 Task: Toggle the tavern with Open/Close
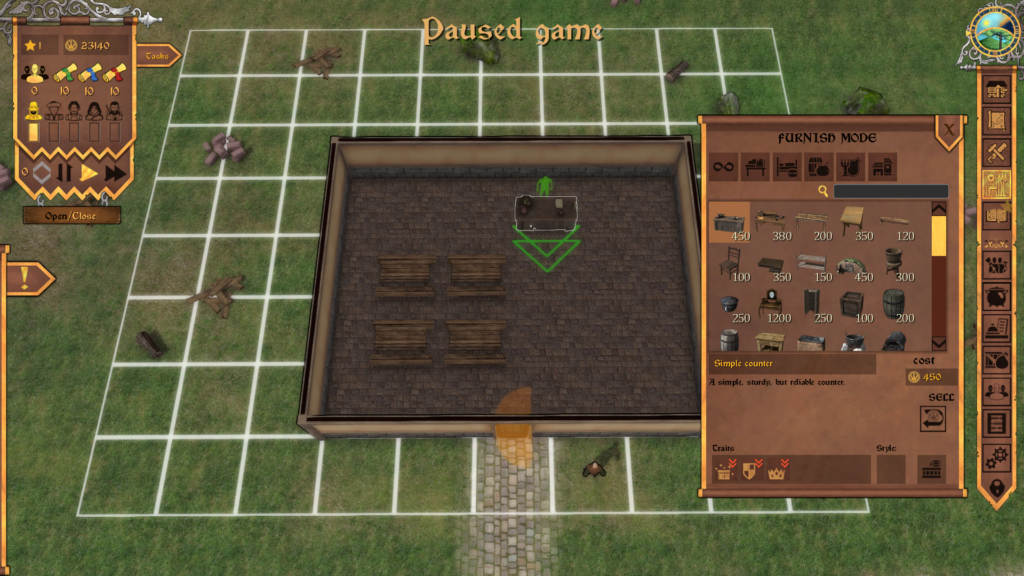pyautogui.click(x=72, y=215)
